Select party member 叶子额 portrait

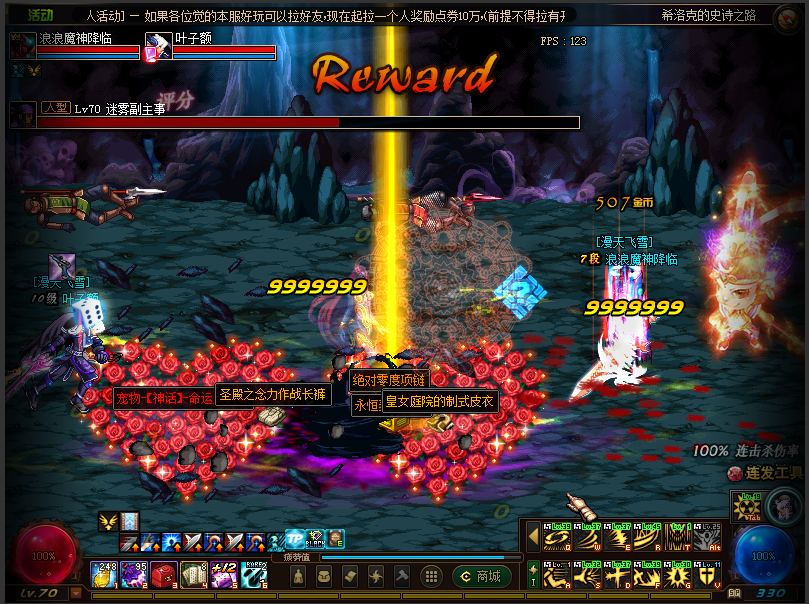coord(158,47)
